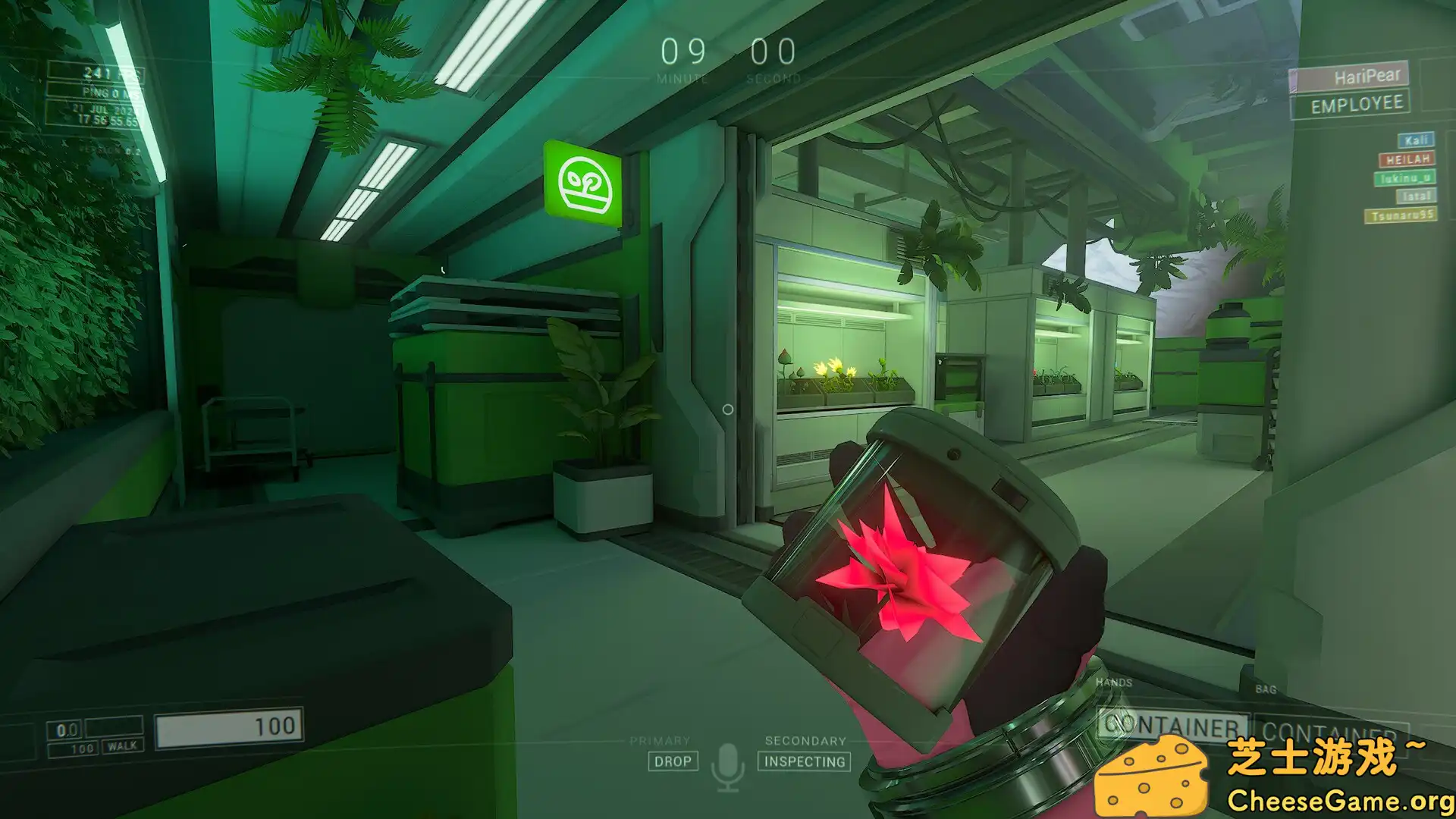The width and height of the screenshot is (1456, 819).
Task: Expand the HANDS equipment section
Action: [1114, 682]
